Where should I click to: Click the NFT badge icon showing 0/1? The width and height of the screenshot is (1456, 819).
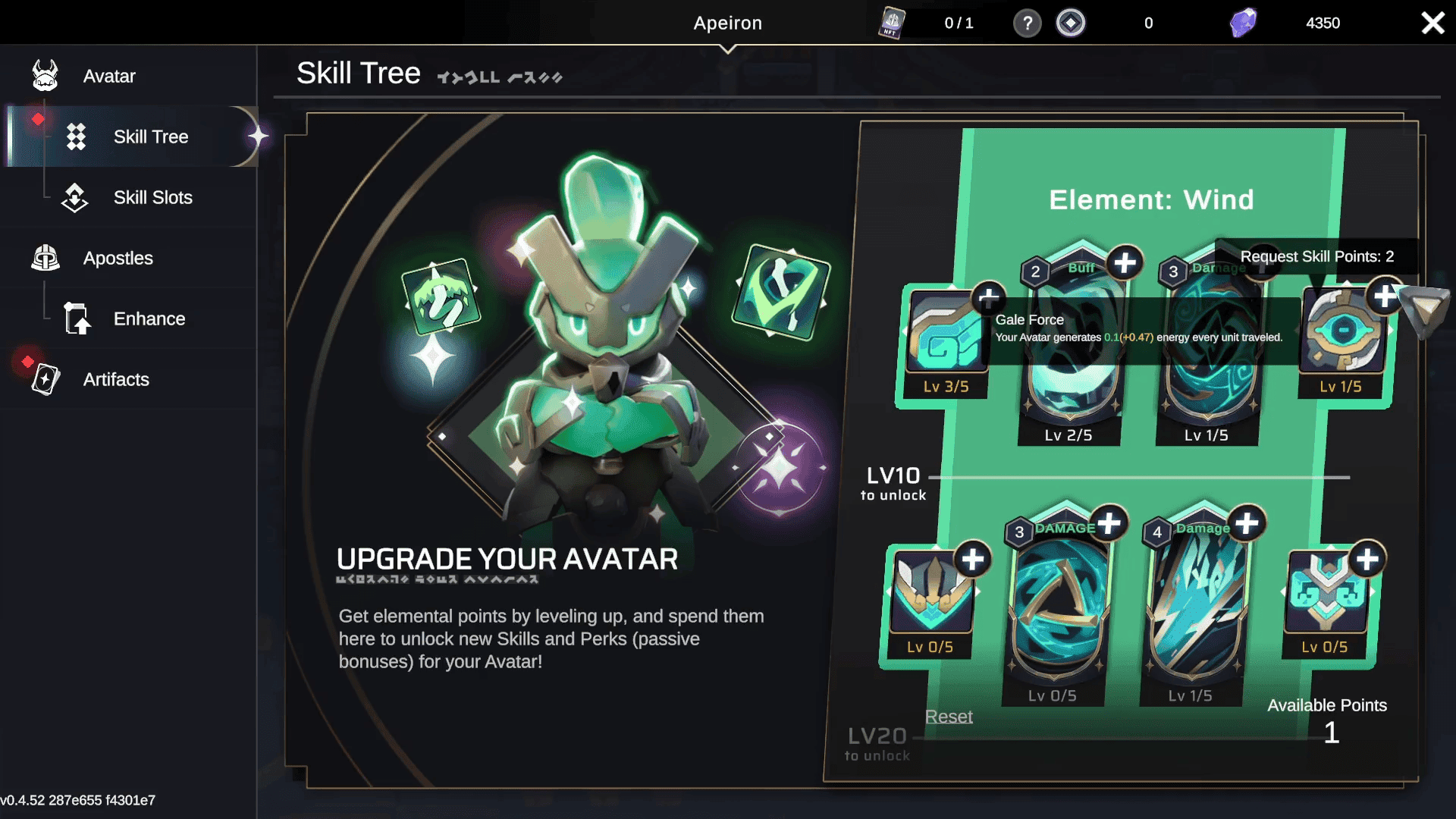click(892, 23)
